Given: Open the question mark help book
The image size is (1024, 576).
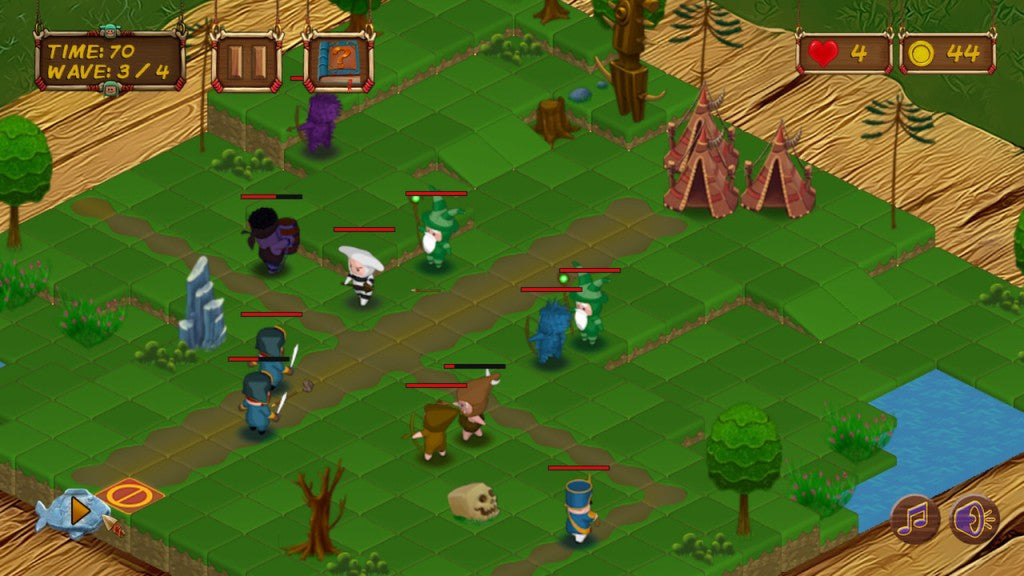Looking at the screenshot, I should coord(338,62).
